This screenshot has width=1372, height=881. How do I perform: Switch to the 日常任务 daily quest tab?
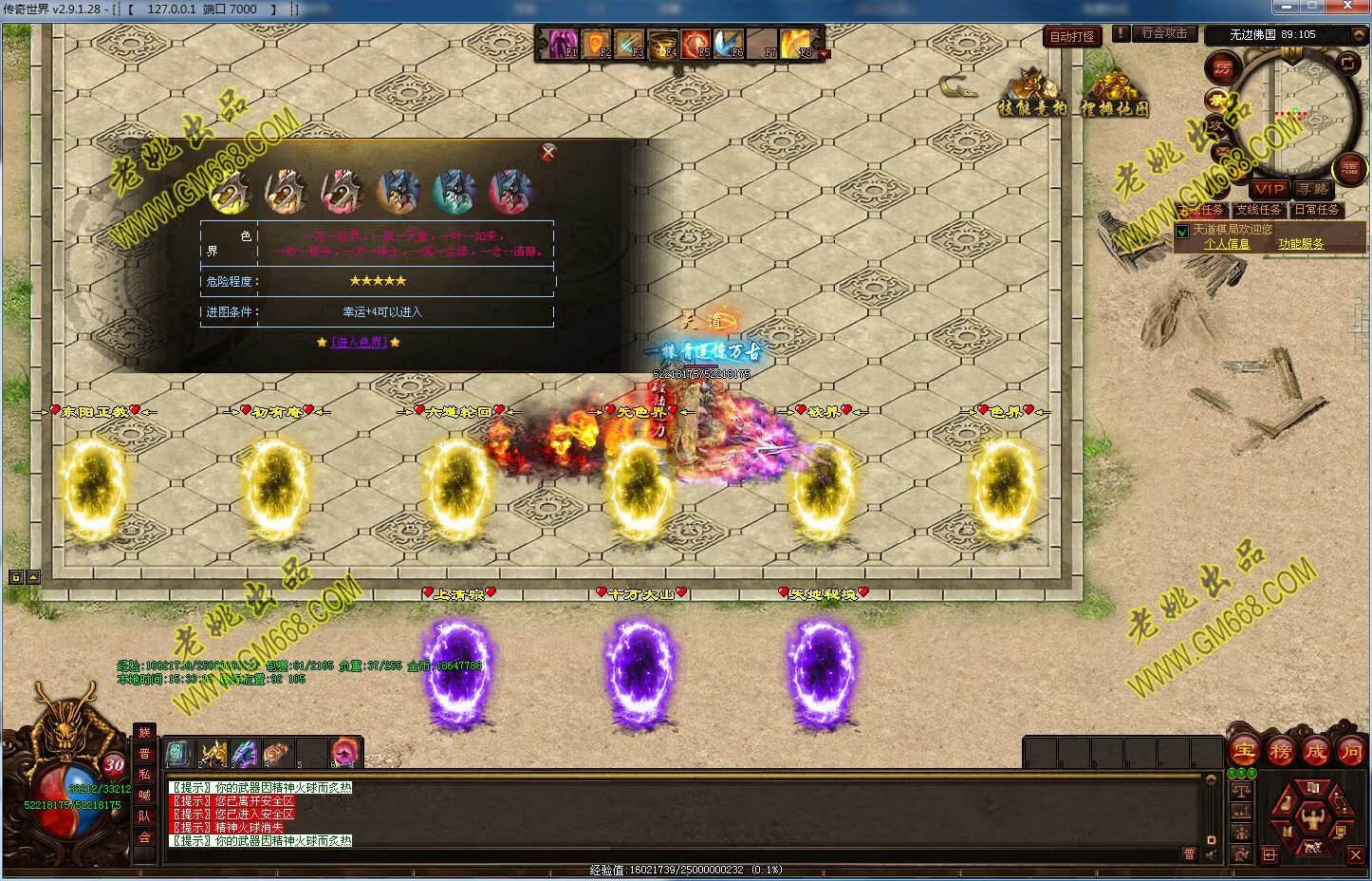1316,210
